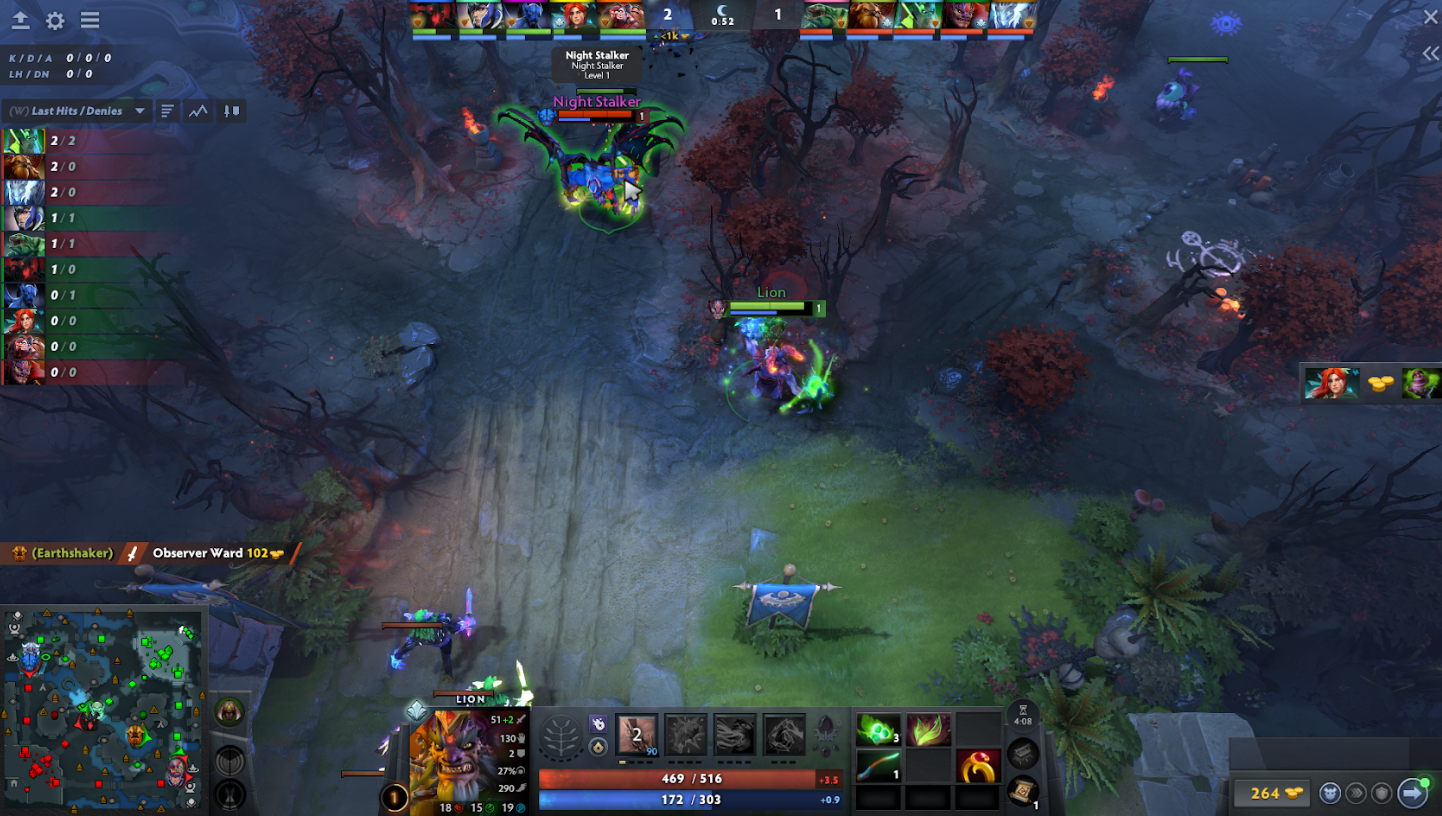This screenshot has width=1442, height=816.
Task: Use the green Tango item
Action: [877, 731]
